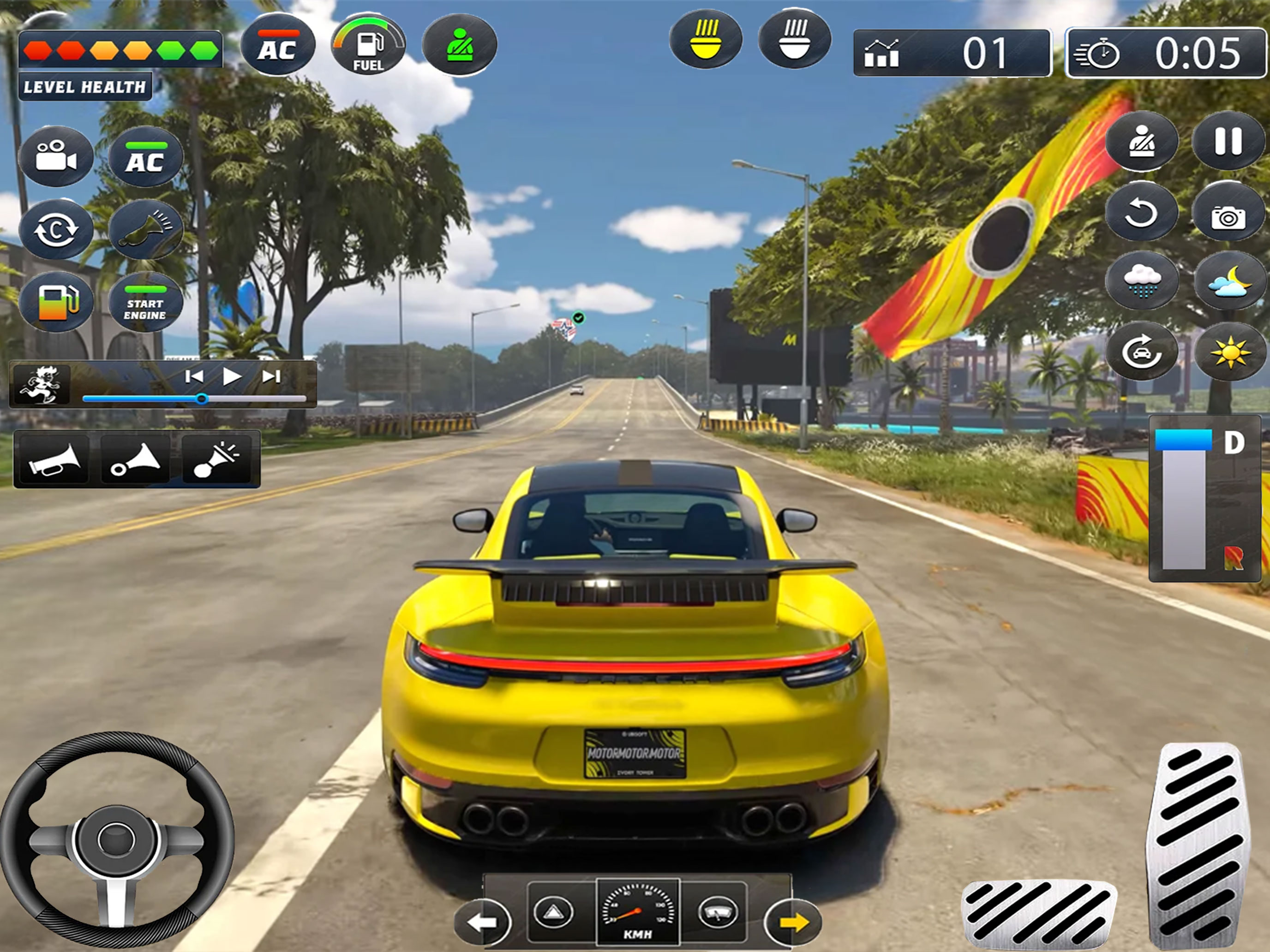Viewport: 1270px width, 952px height.
Task: Activate the left turn signal arrow
Action: click(x=482, y=922)
